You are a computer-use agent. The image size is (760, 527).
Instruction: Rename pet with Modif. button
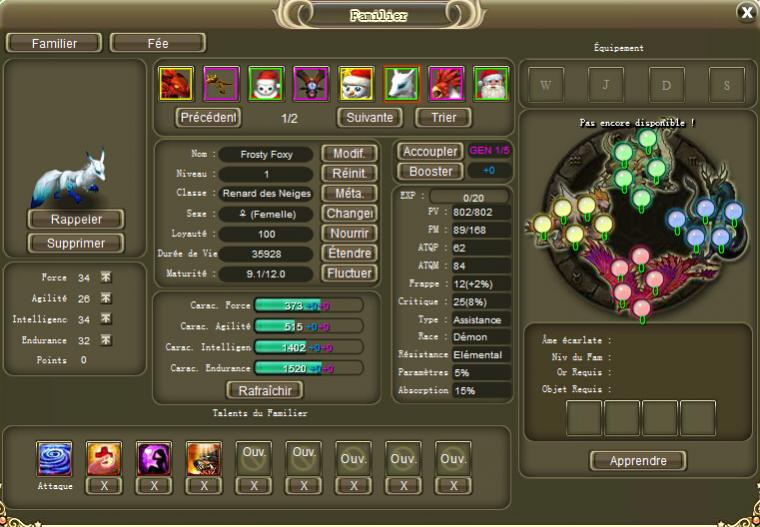tap(349, 154)
